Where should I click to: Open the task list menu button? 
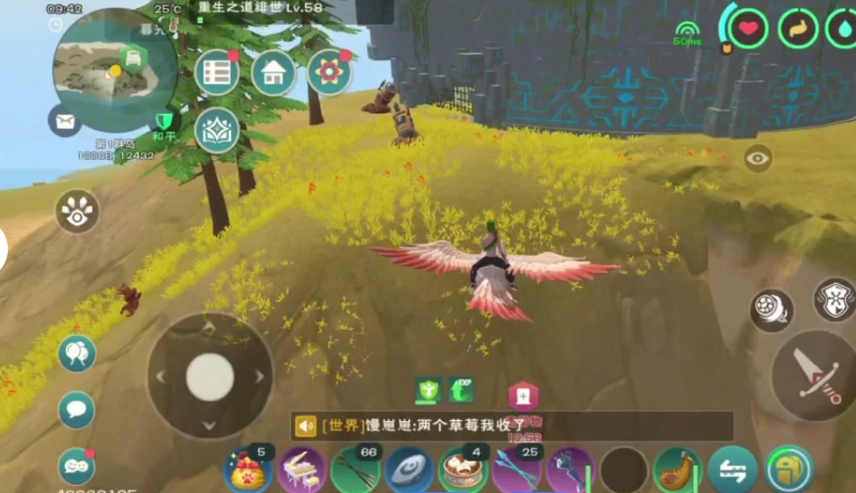217,72
